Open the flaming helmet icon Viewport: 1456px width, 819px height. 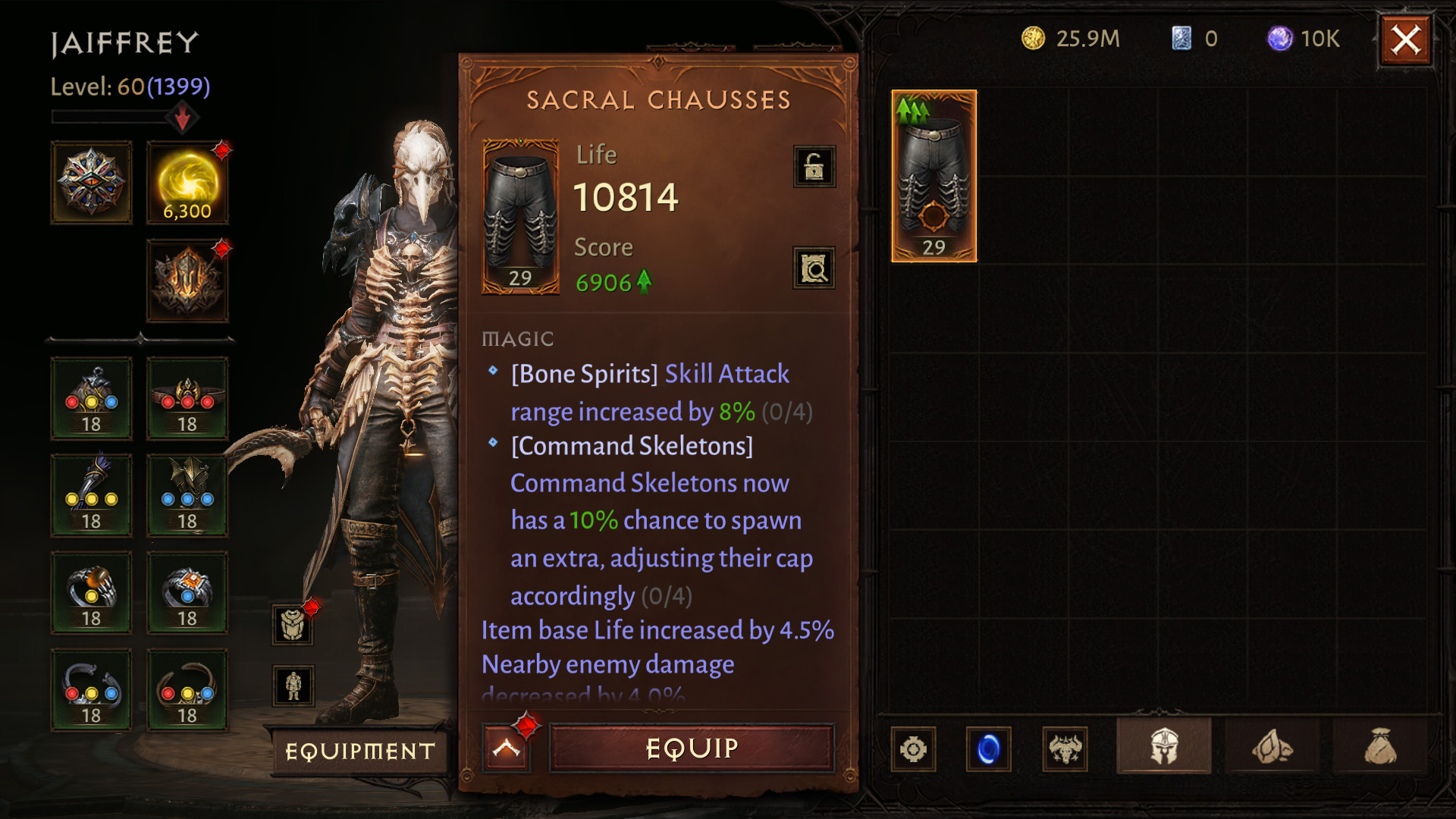[x=187, y=281]
